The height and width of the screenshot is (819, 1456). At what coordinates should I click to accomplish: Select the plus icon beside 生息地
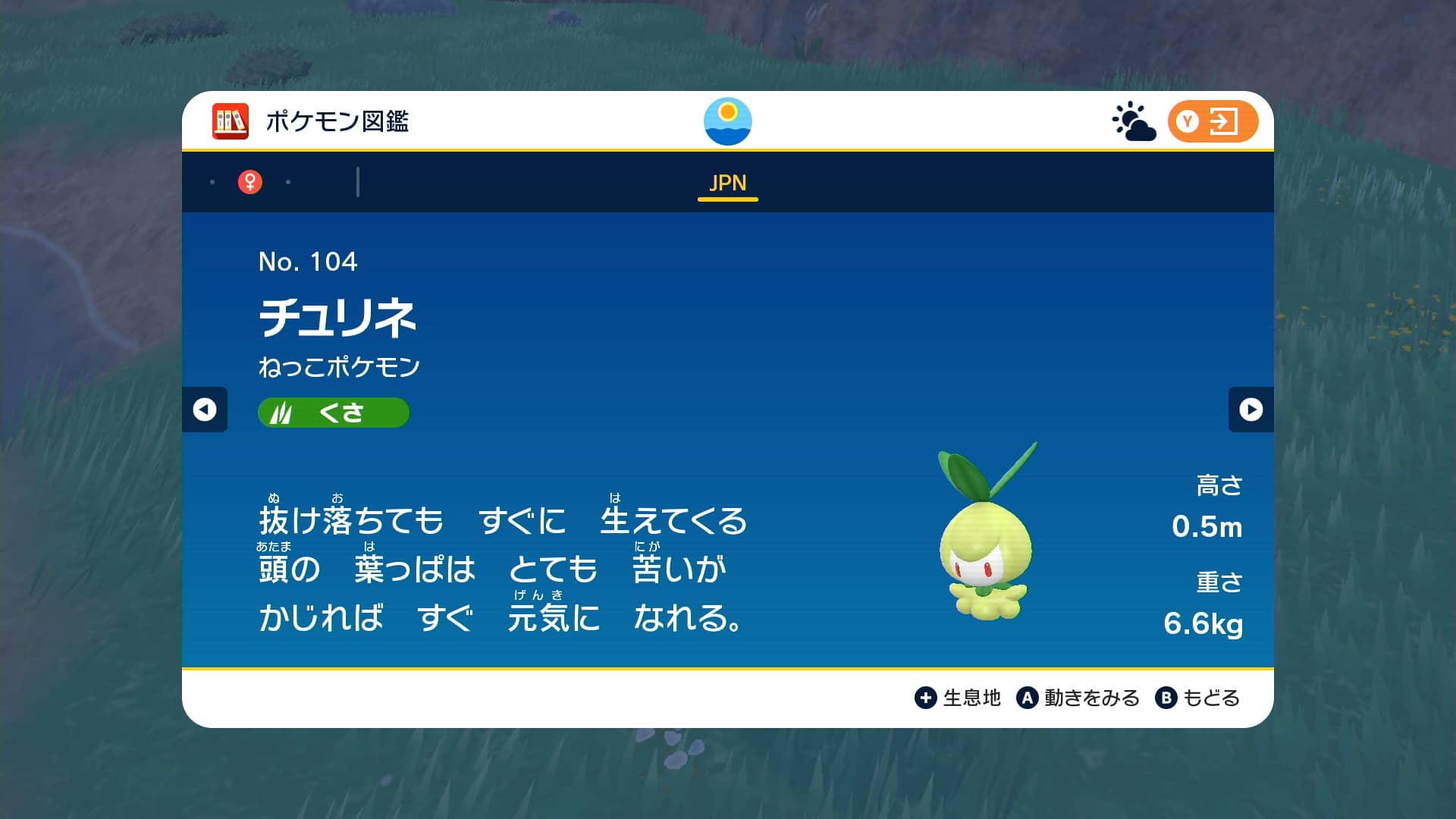click(x=927, y=697)
